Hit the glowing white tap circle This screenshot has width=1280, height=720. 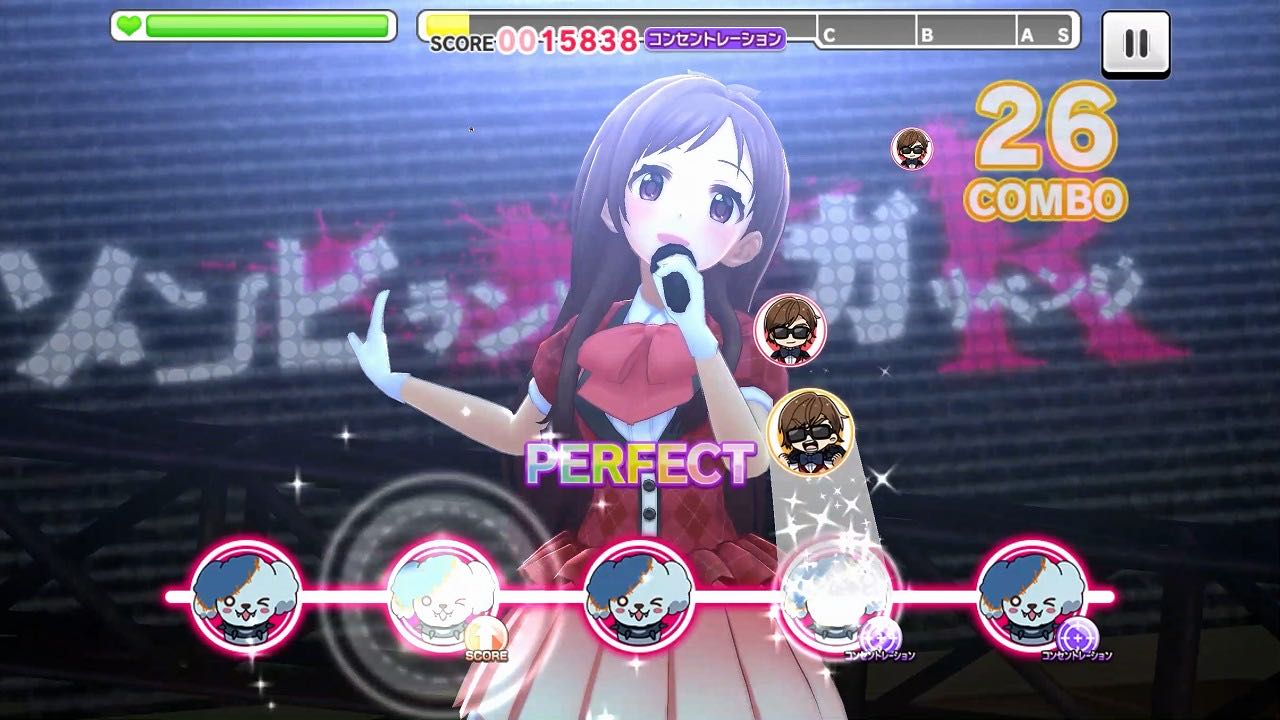(836, 596)
